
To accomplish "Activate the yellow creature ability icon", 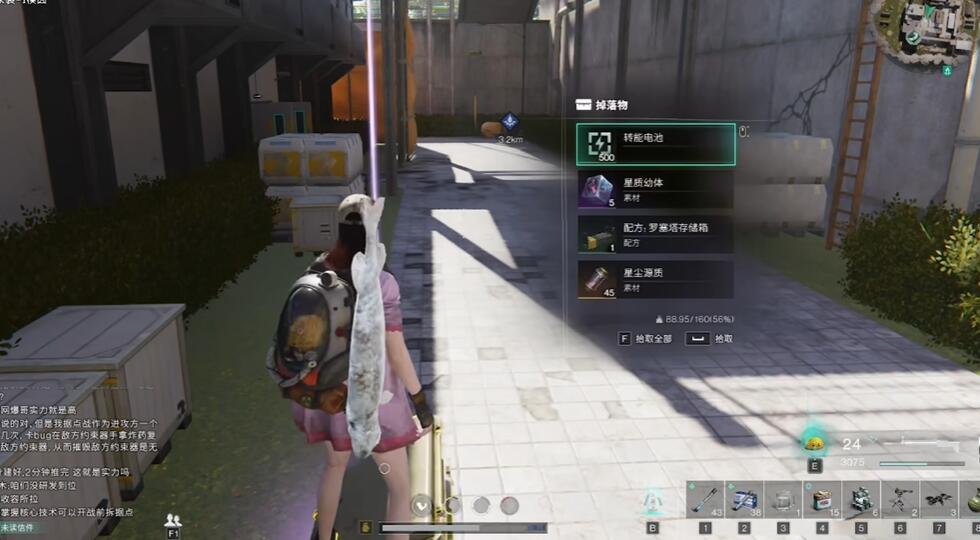I will pyautogui.click(x=815, y=445).
